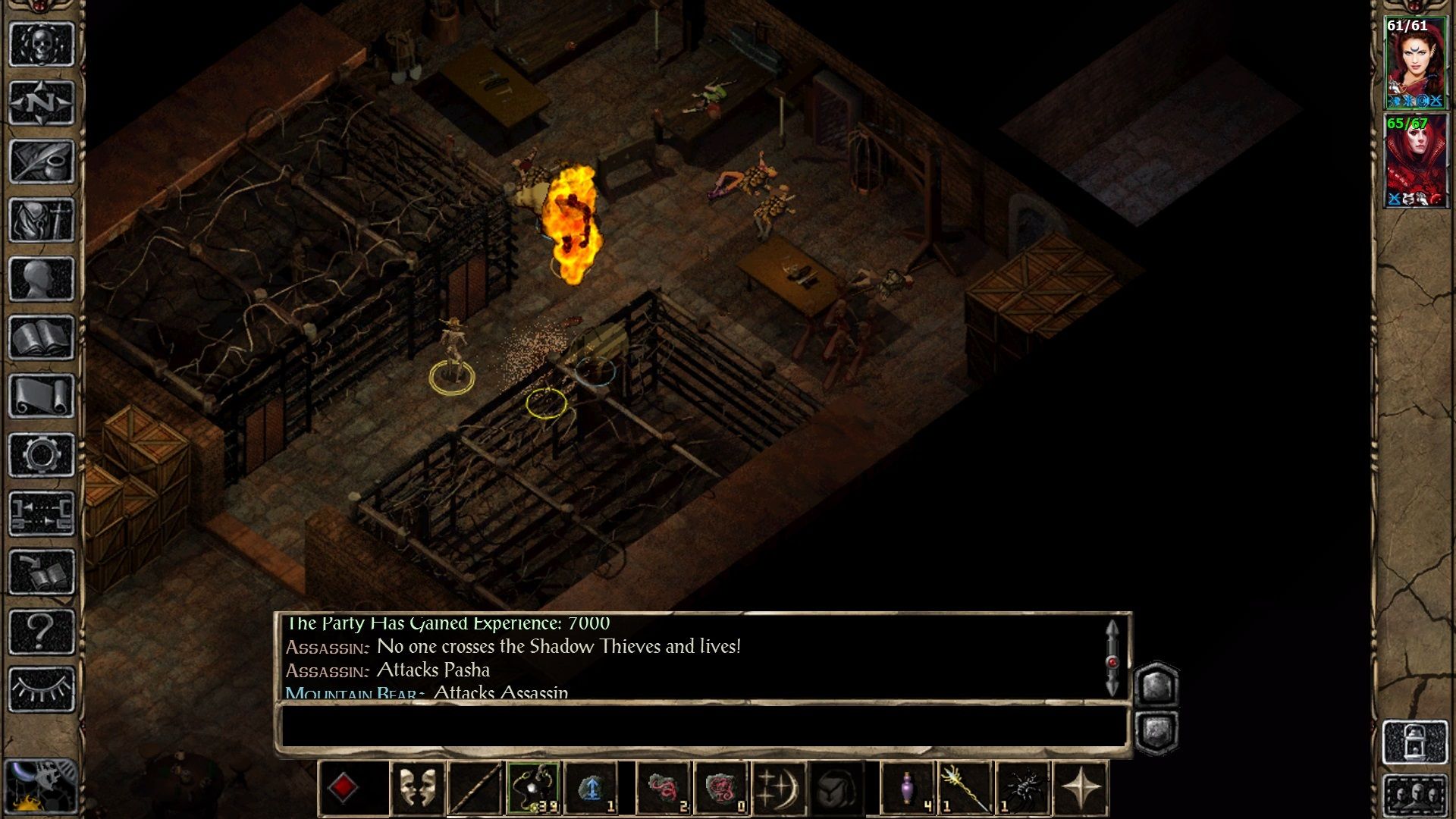The width and height of the screenshot is (1456, 819).
Task: Open the mage spellbook icon
Action: click(x=41, y=338)
